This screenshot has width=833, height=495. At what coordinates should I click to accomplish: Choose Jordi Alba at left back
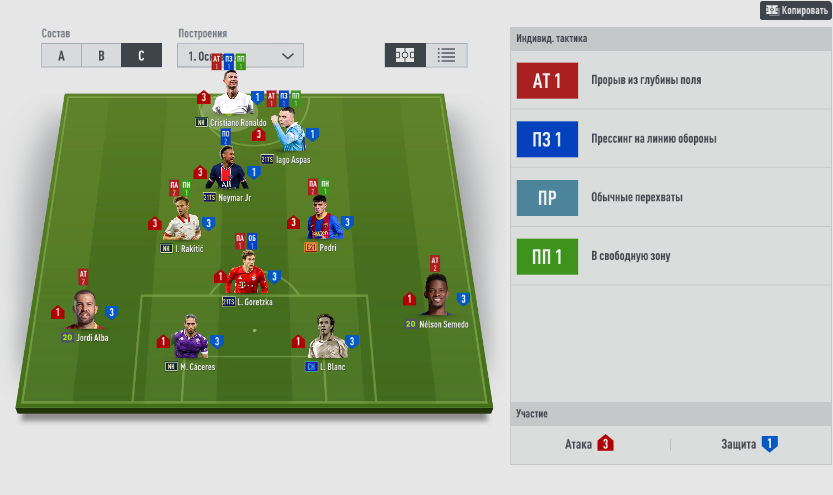click(85, 313)
